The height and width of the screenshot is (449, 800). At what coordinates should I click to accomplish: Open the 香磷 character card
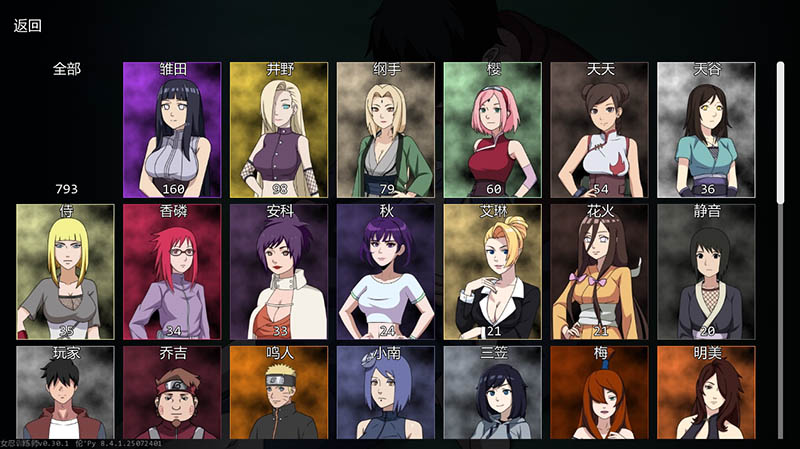(x=172, y=271)
